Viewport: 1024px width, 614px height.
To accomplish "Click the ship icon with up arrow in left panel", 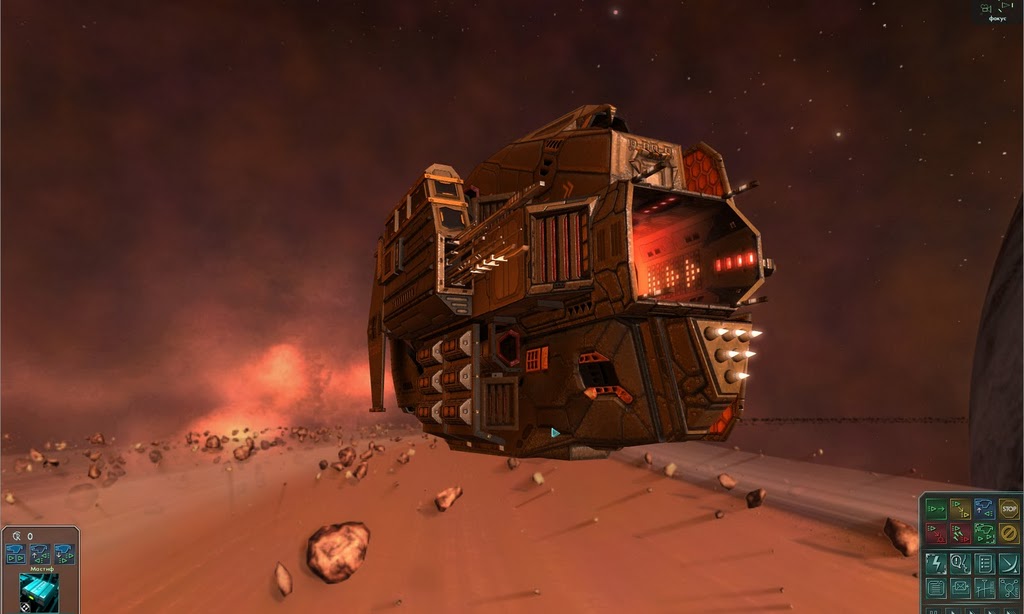I will pyautogui.click(x=40, y=553).
